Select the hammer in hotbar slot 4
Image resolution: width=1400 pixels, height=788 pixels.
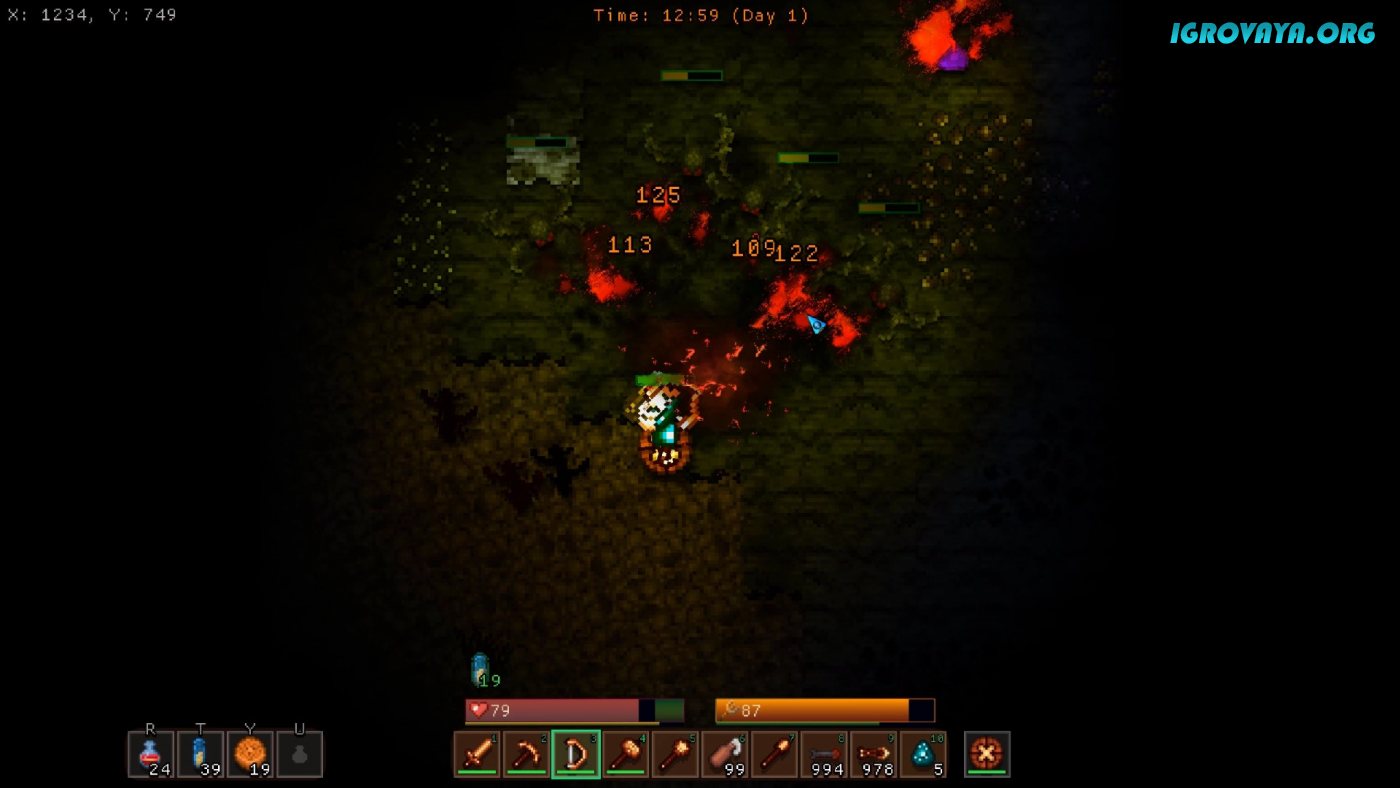coord(626,754)
